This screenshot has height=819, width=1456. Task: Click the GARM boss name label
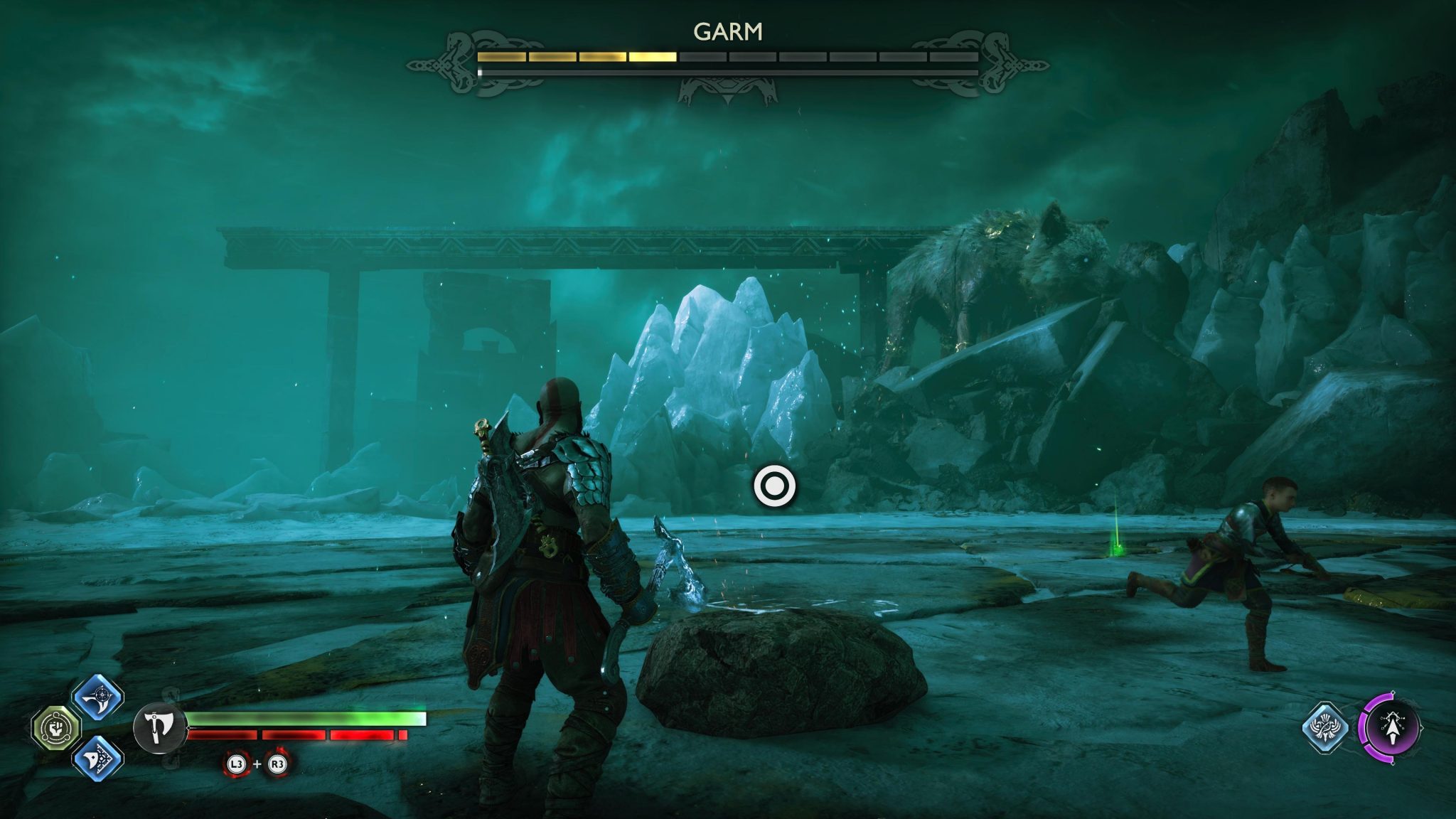pos(727,31)
